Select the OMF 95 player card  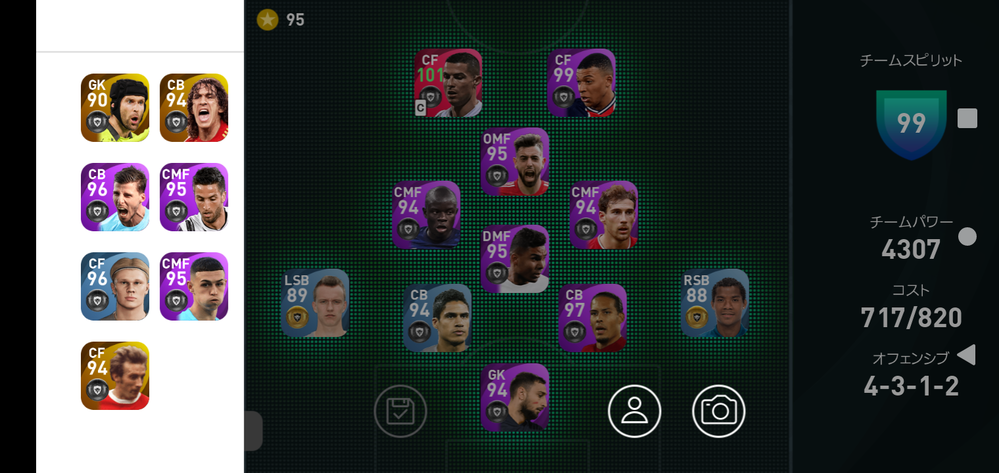[x=515, y=162]
